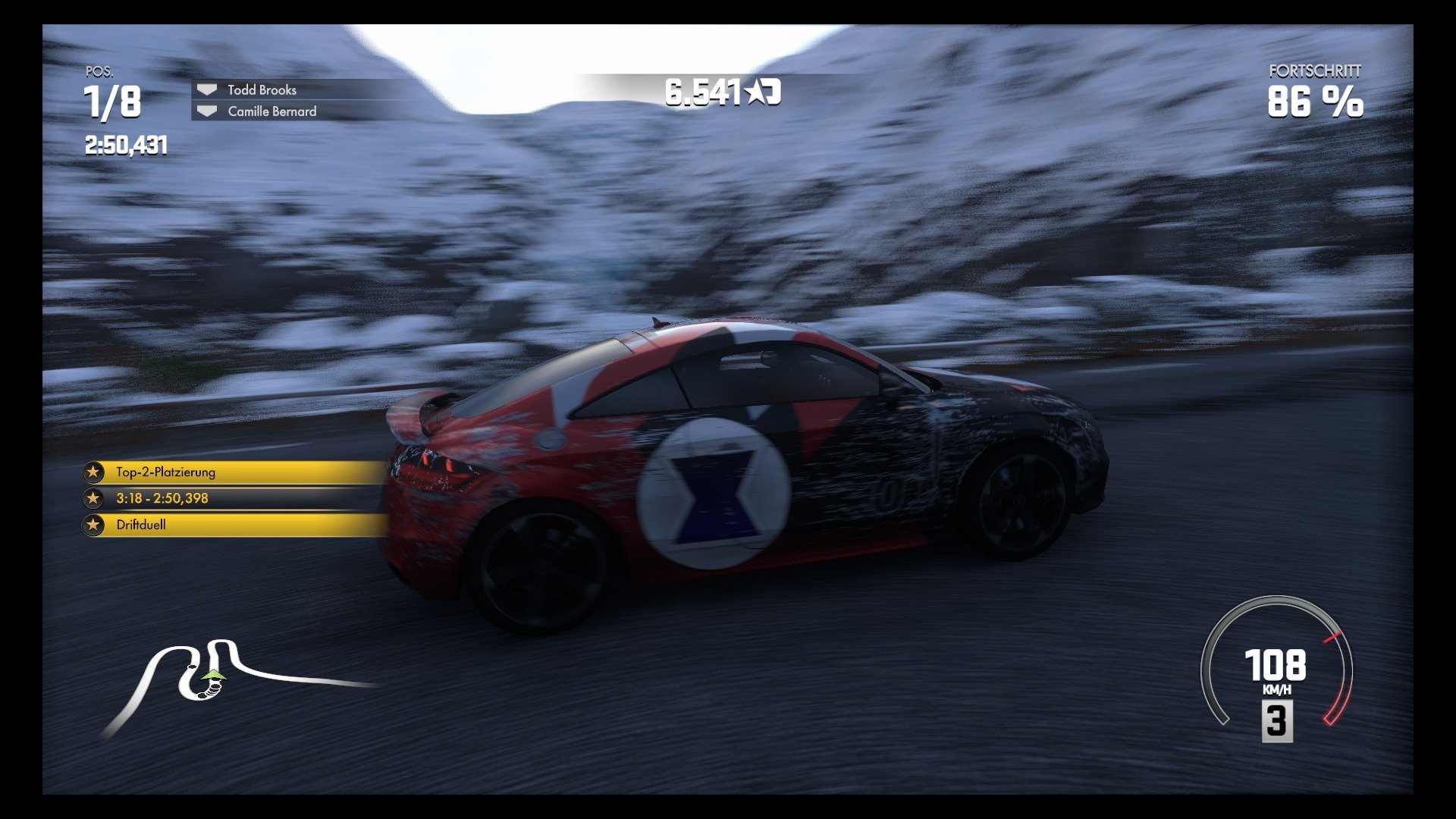Click Camille Bernard's challenge banner icon

tap(206, 112)
